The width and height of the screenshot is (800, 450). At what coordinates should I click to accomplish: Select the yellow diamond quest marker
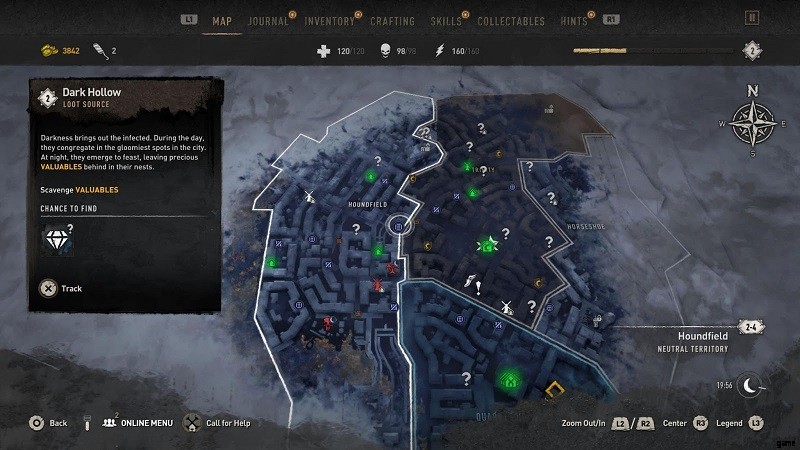point(553,387)
